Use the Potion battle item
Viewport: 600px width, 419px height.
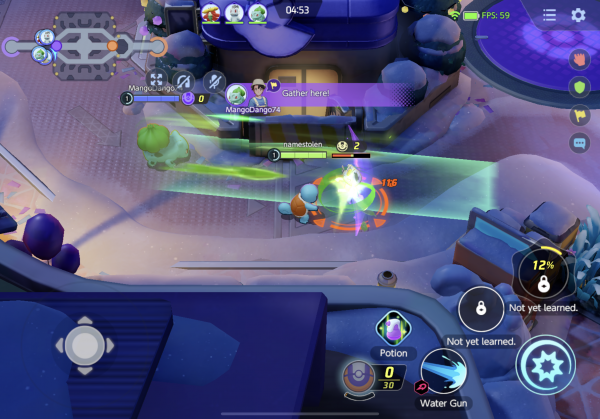(x=392, y=327)
